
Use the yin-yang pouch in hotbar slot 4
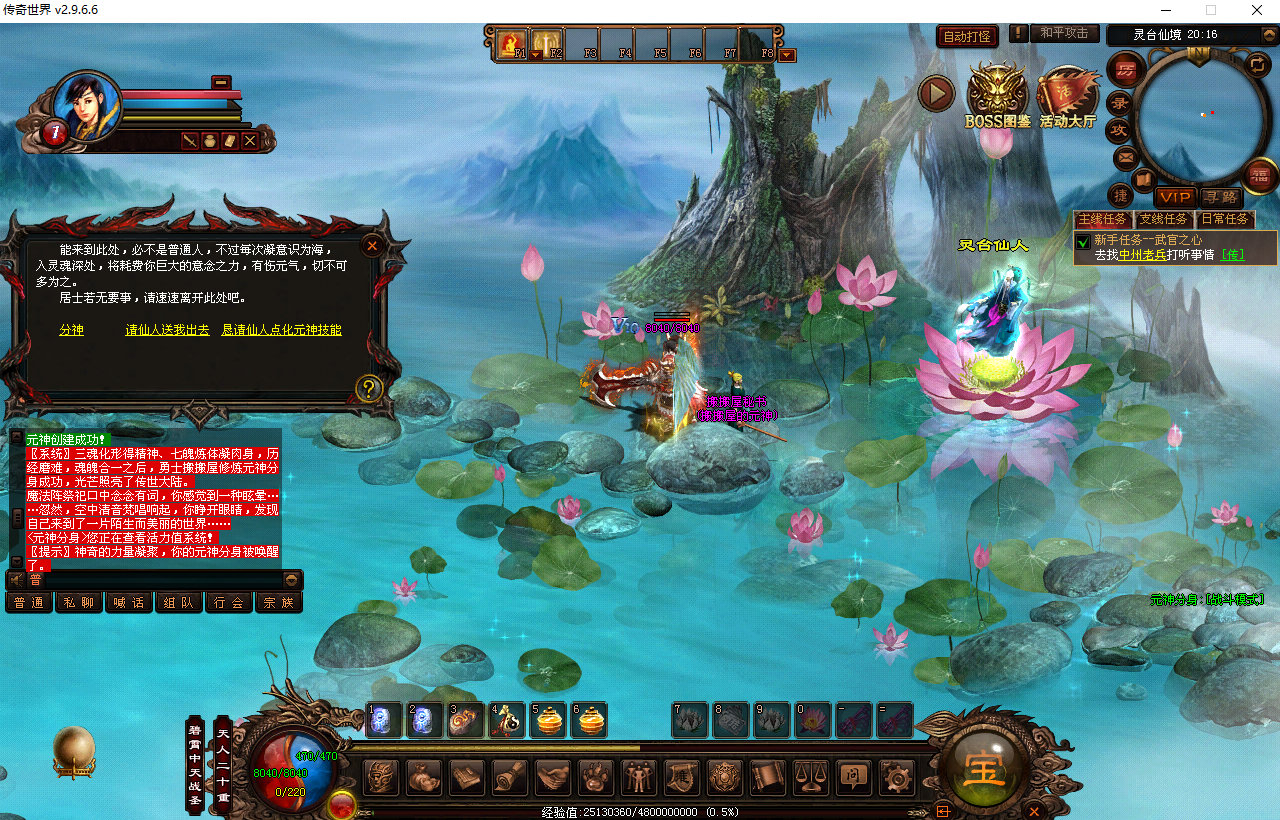[x=507, y=720]
